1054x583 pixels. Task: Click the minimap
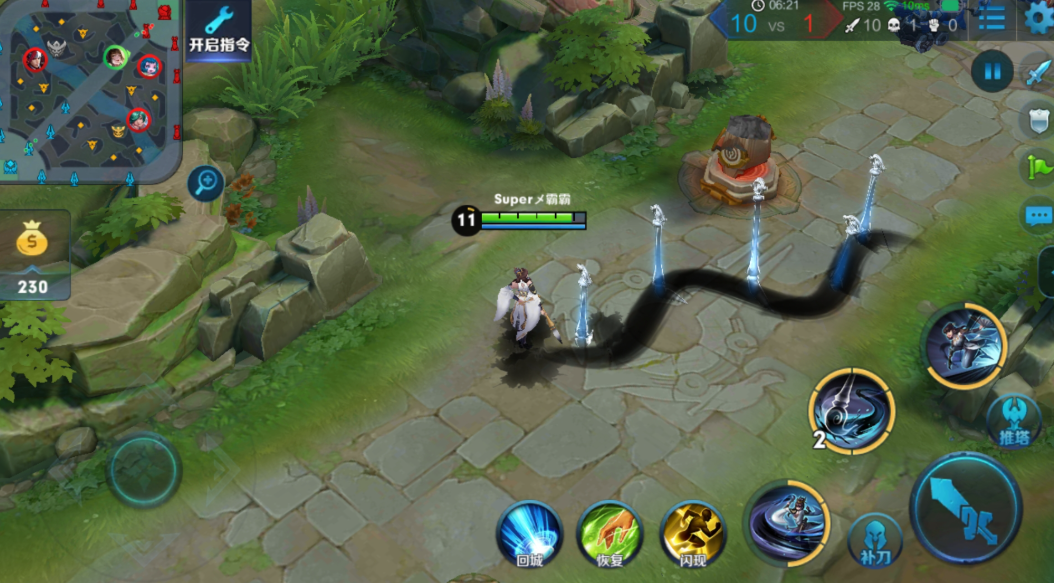point(90,88)
